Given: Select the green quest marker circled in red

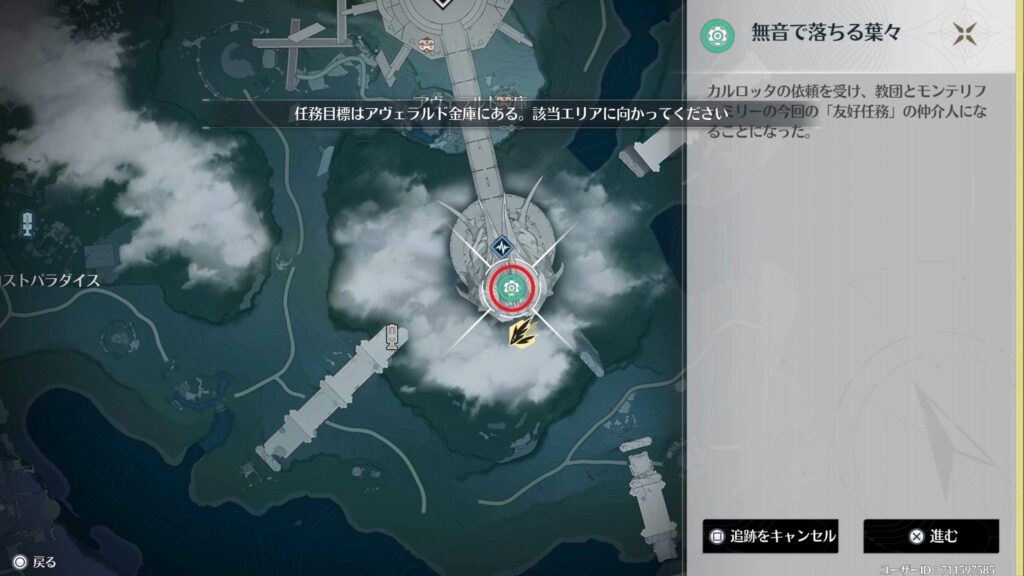Looking at the screenshot, I should point(511,288).
